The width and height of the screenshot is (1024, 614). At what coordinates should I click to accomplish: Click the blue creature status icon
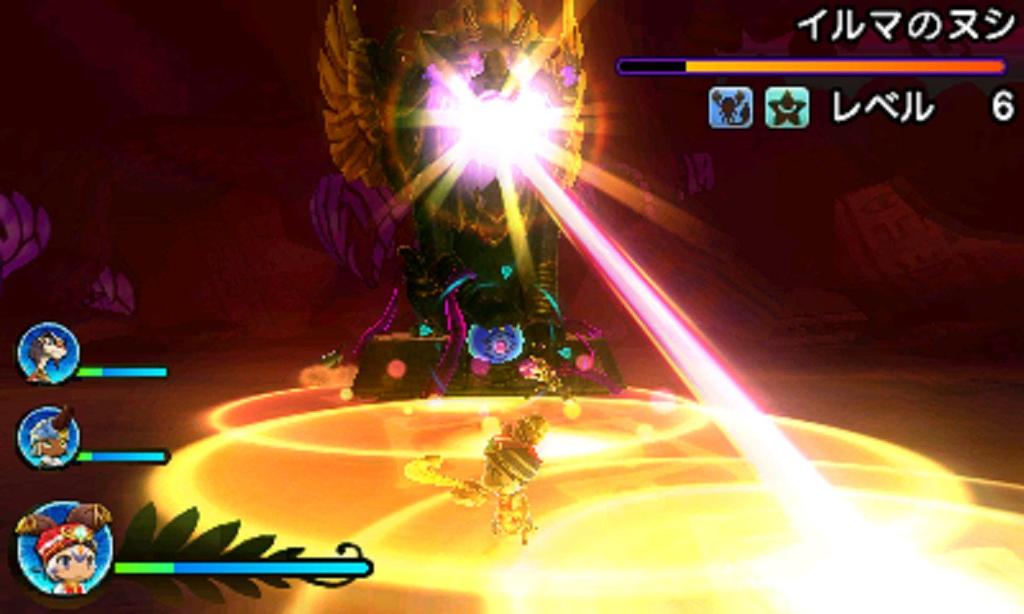(x=730, y=108)
